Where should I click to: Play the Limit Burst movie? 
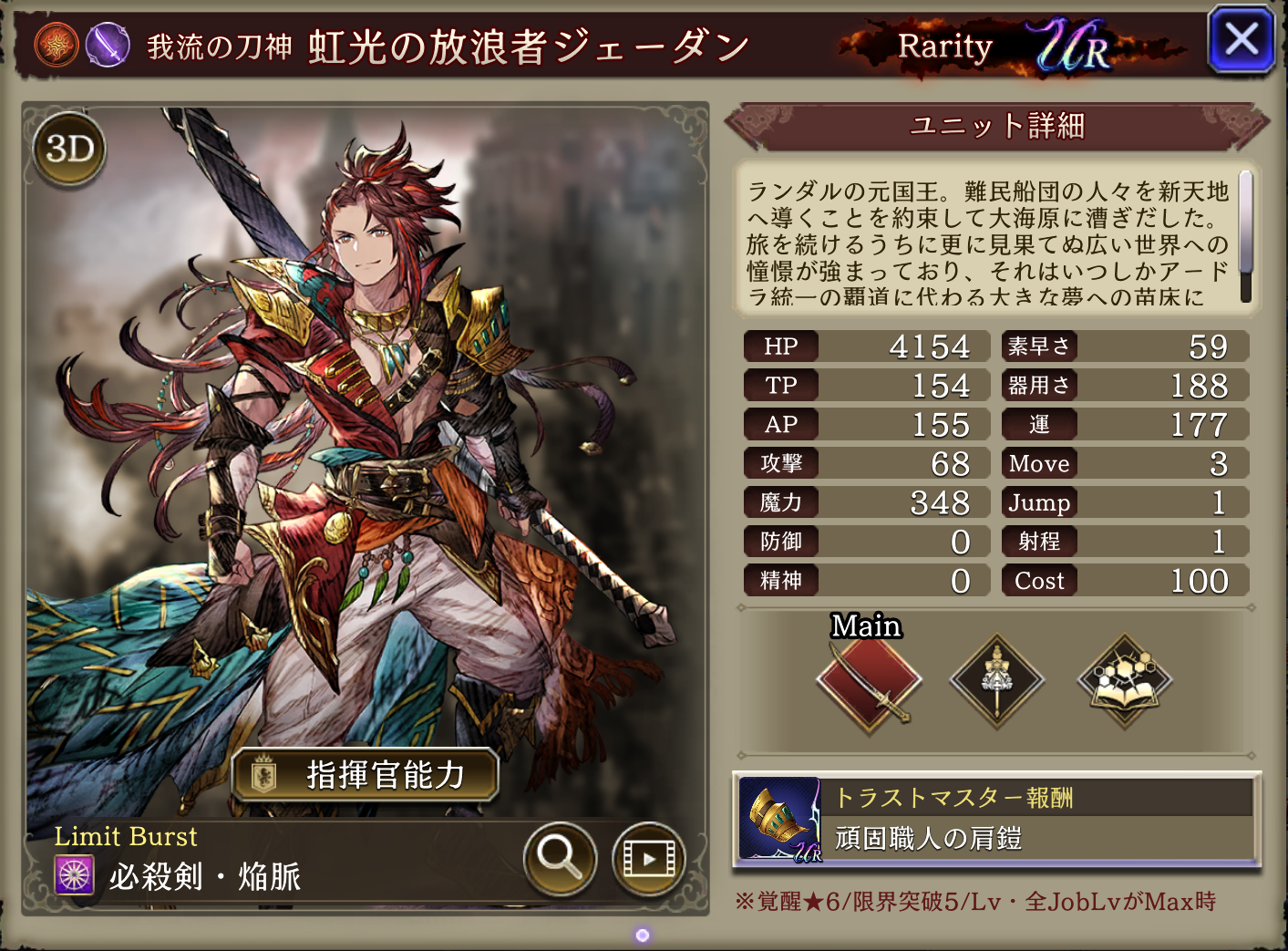[x=648, y=858]
